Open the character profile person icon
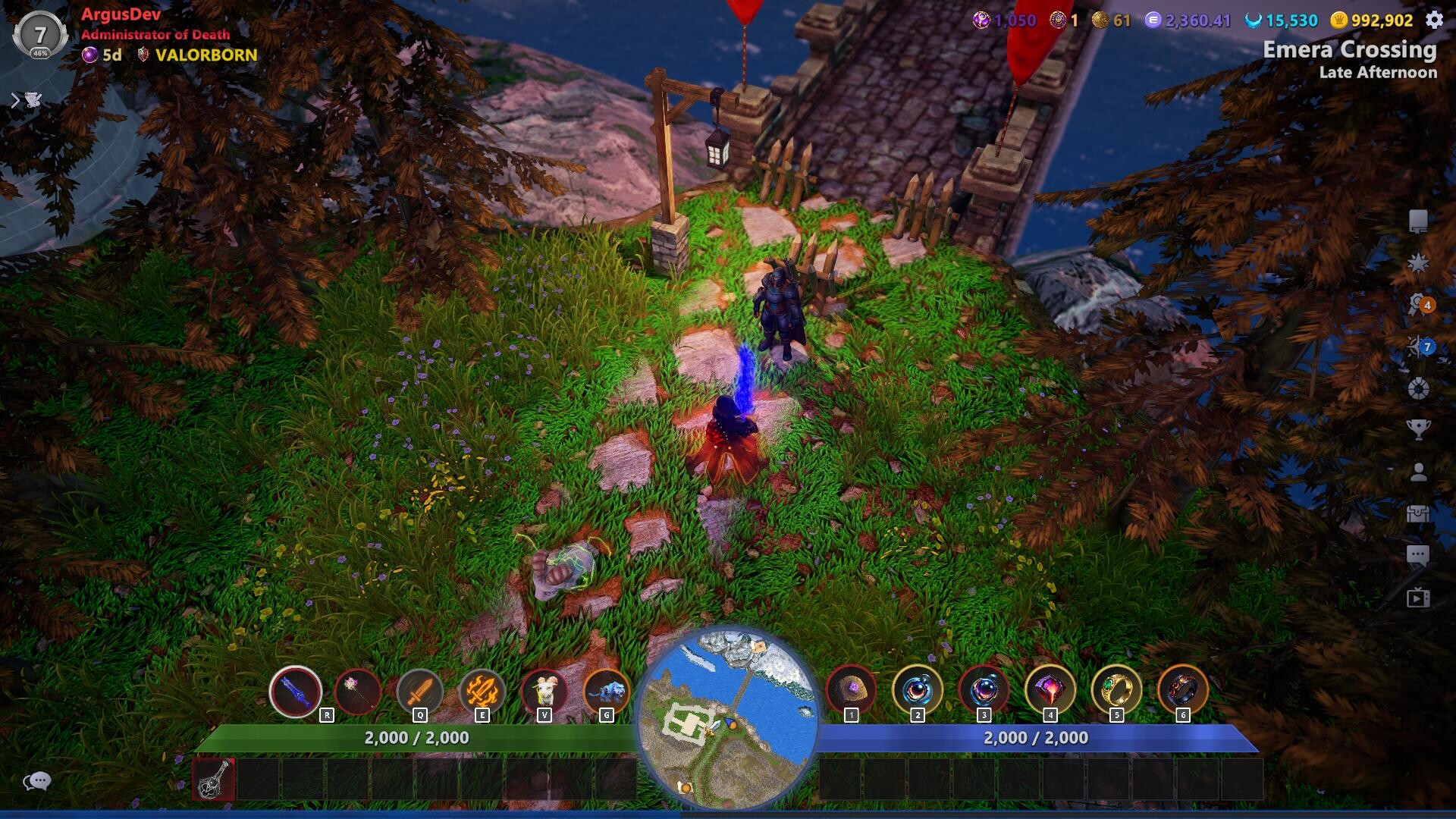Screen dimensions: 1456x819 tap(1419, 472)
